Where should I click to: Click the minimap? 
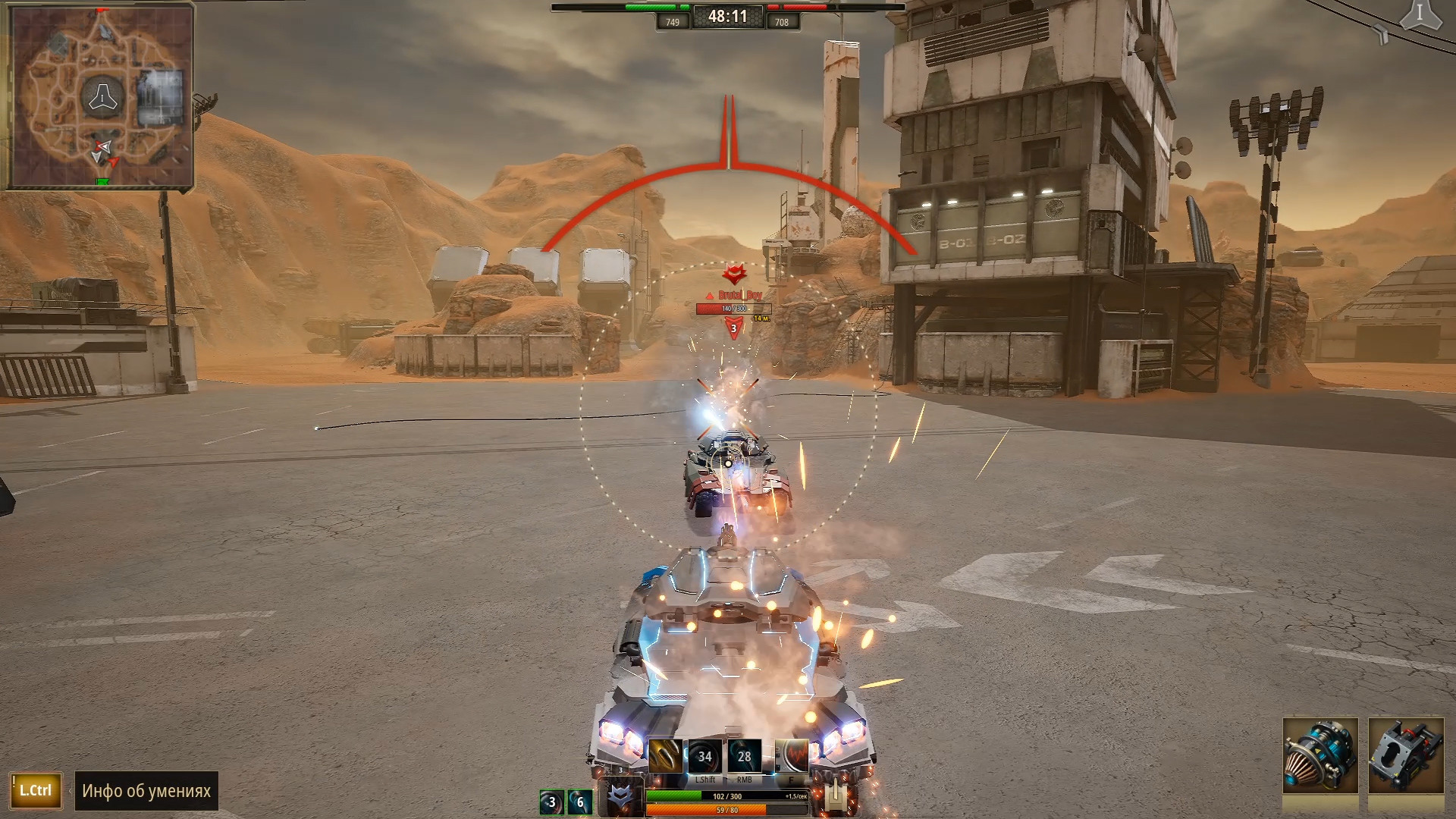(99, 96)
